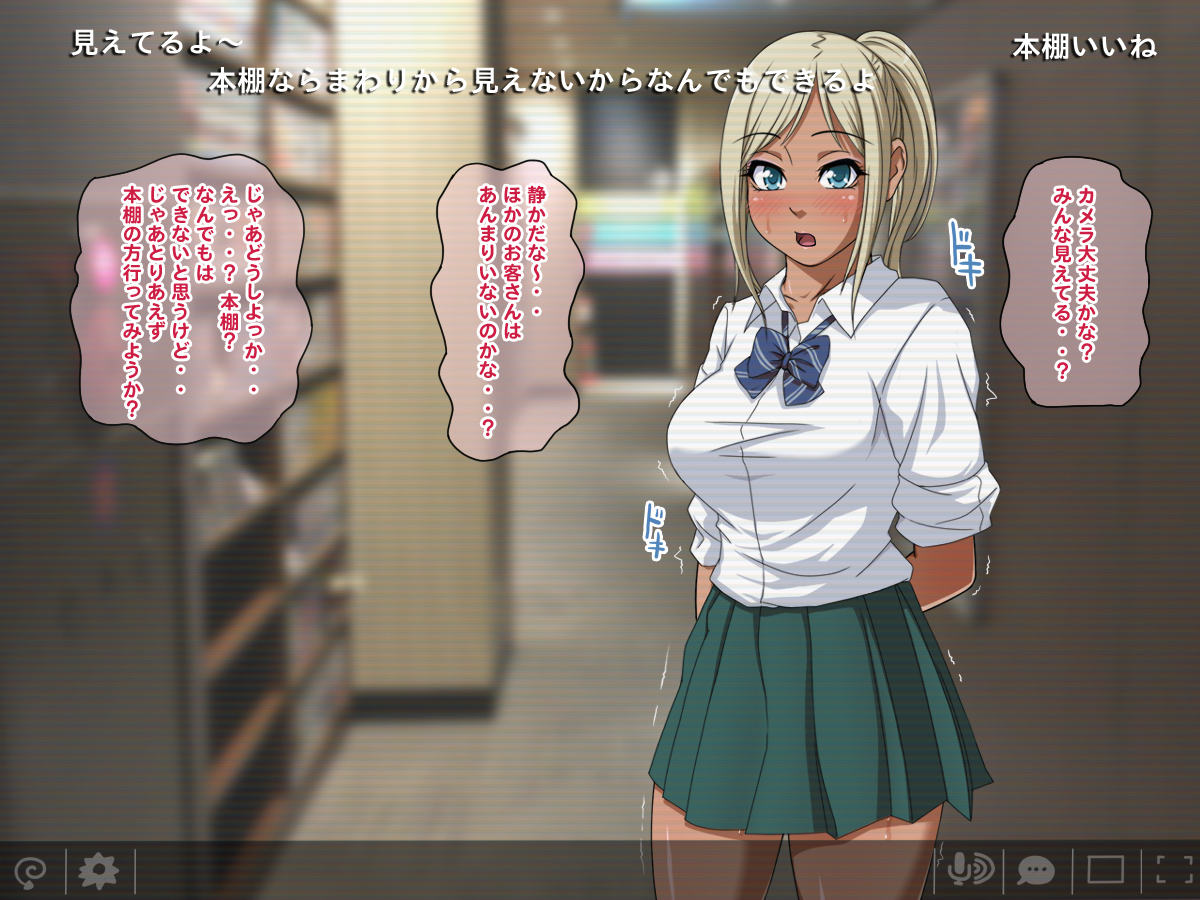This screenshot has height=900, width=1200.
Task: Open the gear settings menu
Action: point(98,871)
